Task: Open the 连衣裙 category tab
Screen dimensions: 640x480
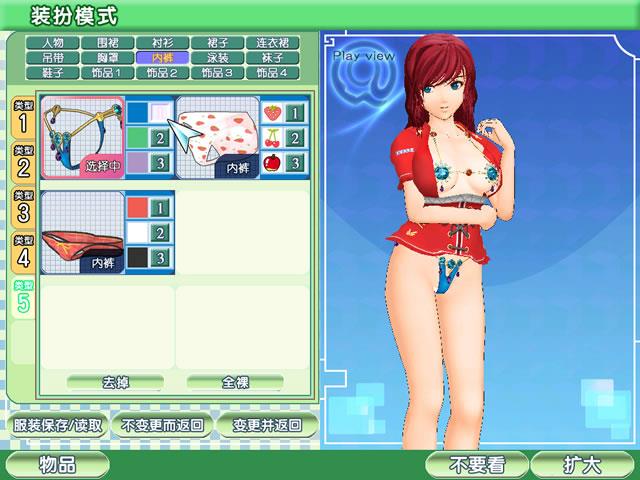Action: click(270, 43)
